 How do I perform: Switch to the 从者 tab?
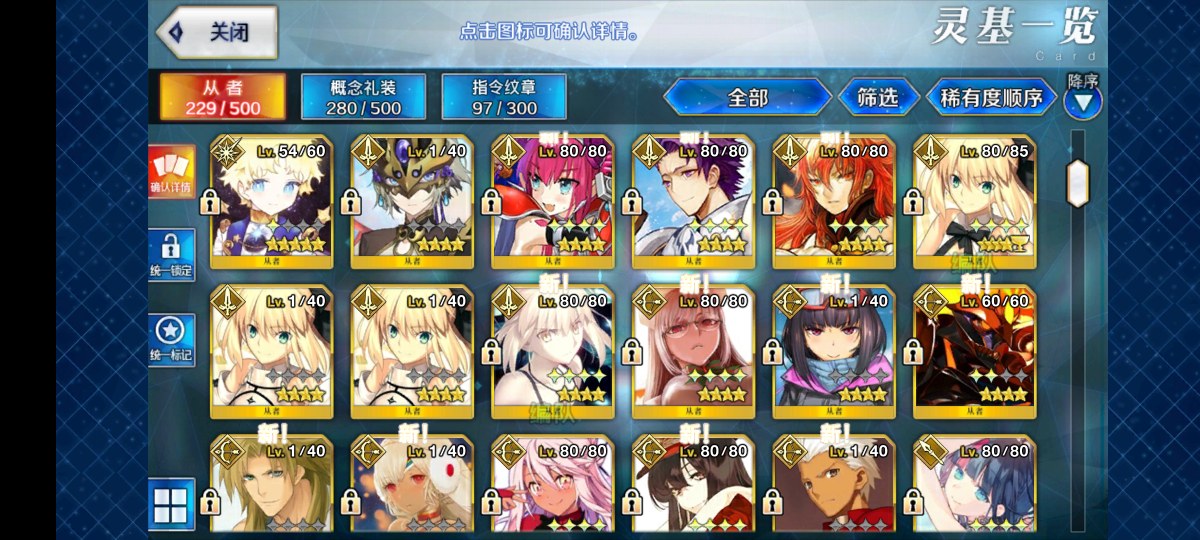point(223,96)
